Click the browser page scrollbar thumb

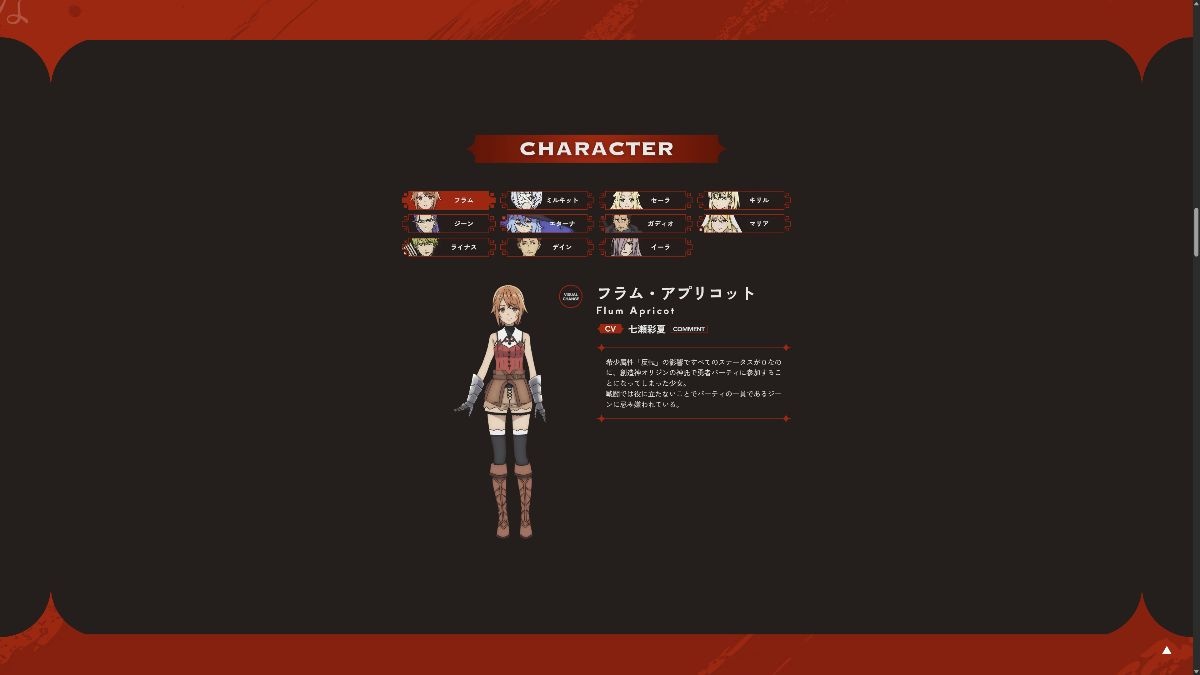click(1195, 232)
